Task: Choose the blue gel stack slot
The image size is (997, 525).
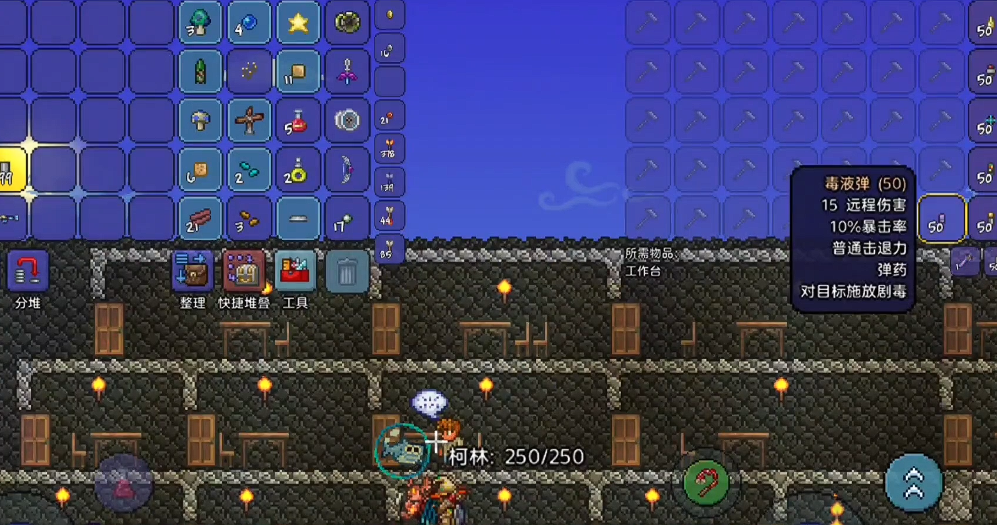Action: (x=249, y=23)
